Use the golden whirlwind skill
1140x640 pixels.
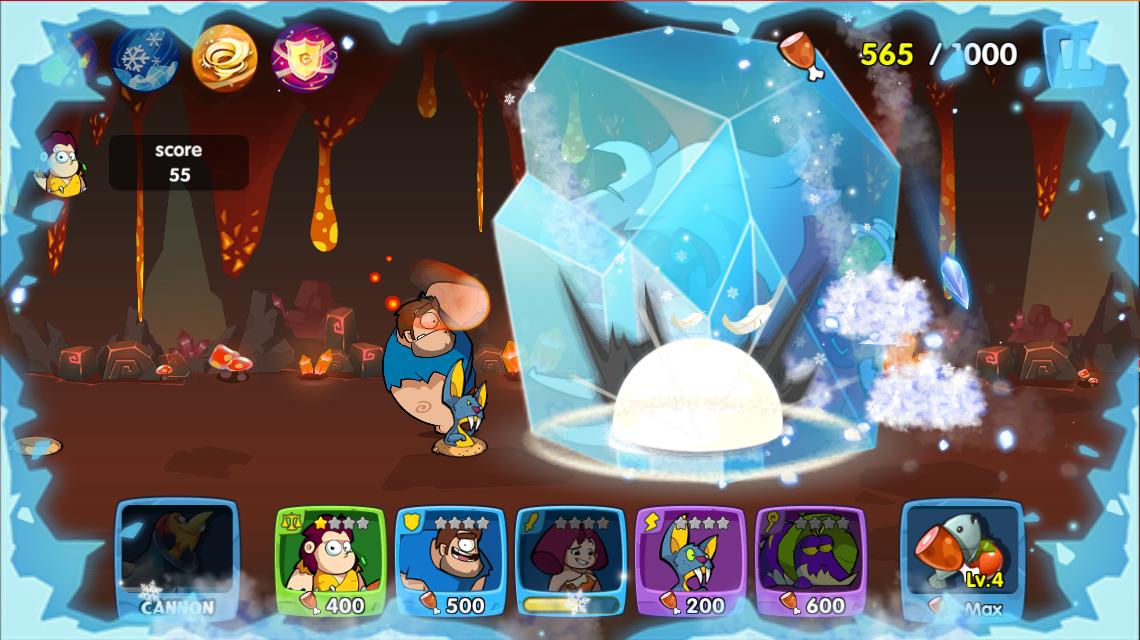click(x=224, y=57)
